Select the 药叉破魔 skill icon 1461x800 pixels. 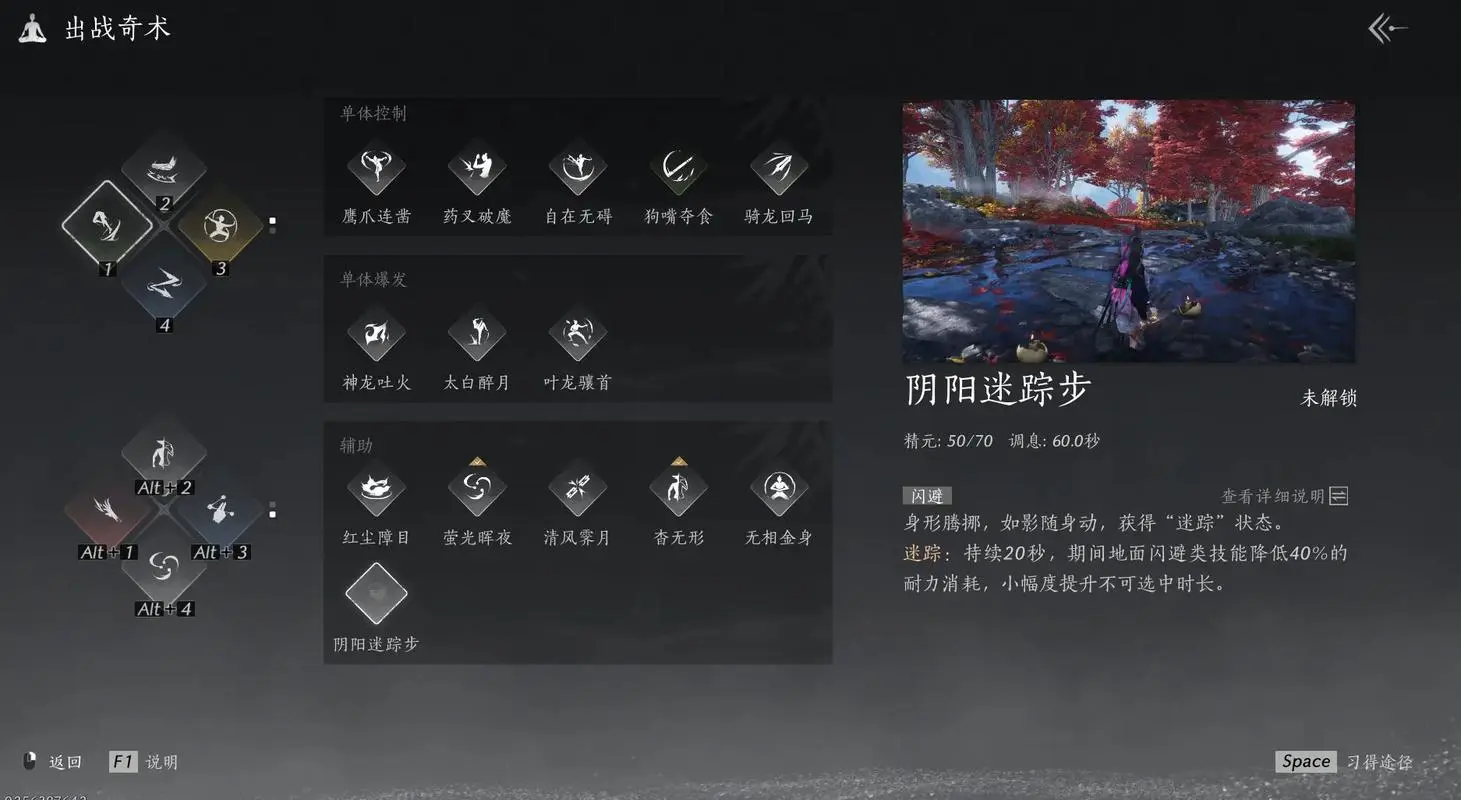click(x=477, y=170)
